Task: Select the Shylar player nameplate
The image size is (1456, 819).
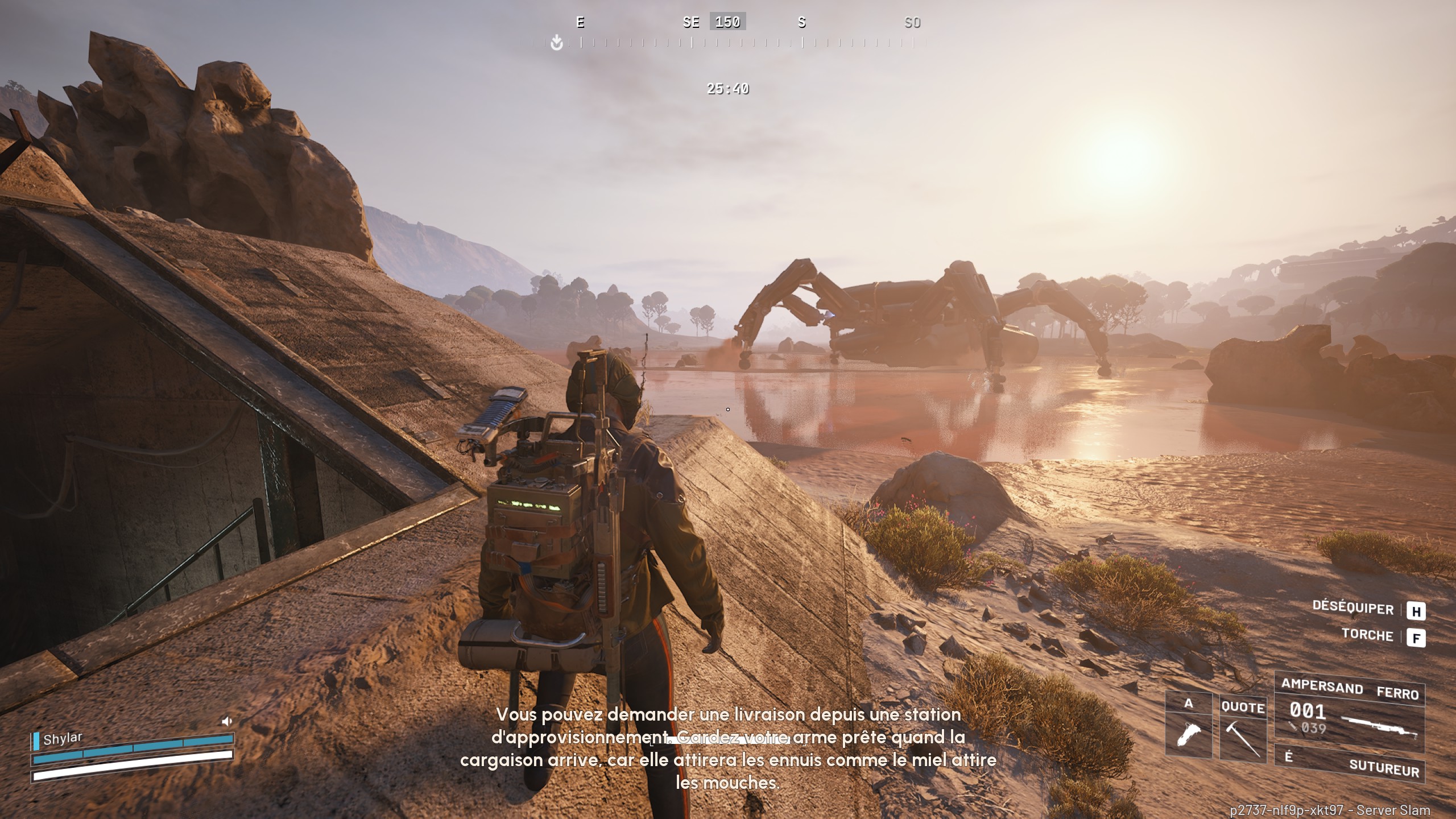Action: click(63, 739)
